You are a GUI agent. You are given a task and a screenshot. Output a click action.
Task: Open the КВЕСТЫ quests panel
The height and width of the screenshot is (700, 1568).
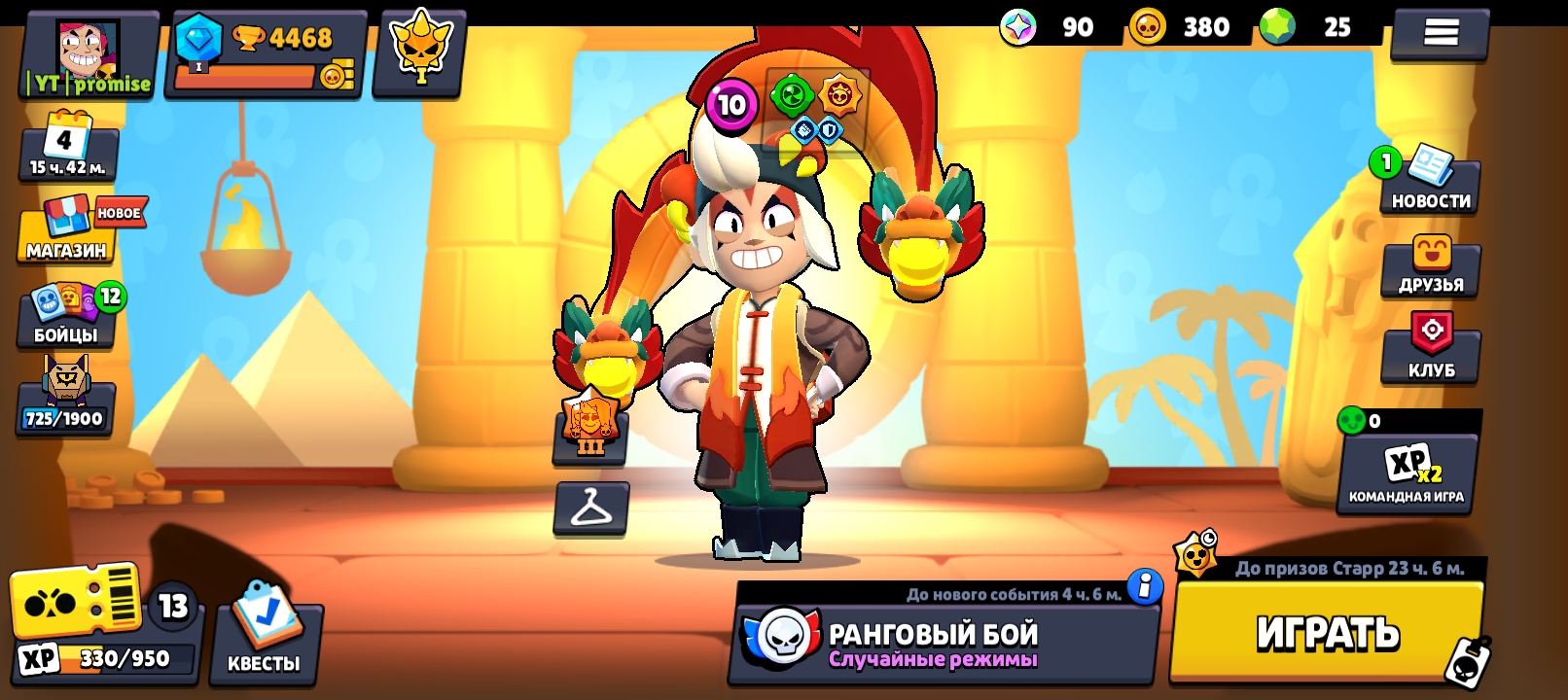click(264, 637)
